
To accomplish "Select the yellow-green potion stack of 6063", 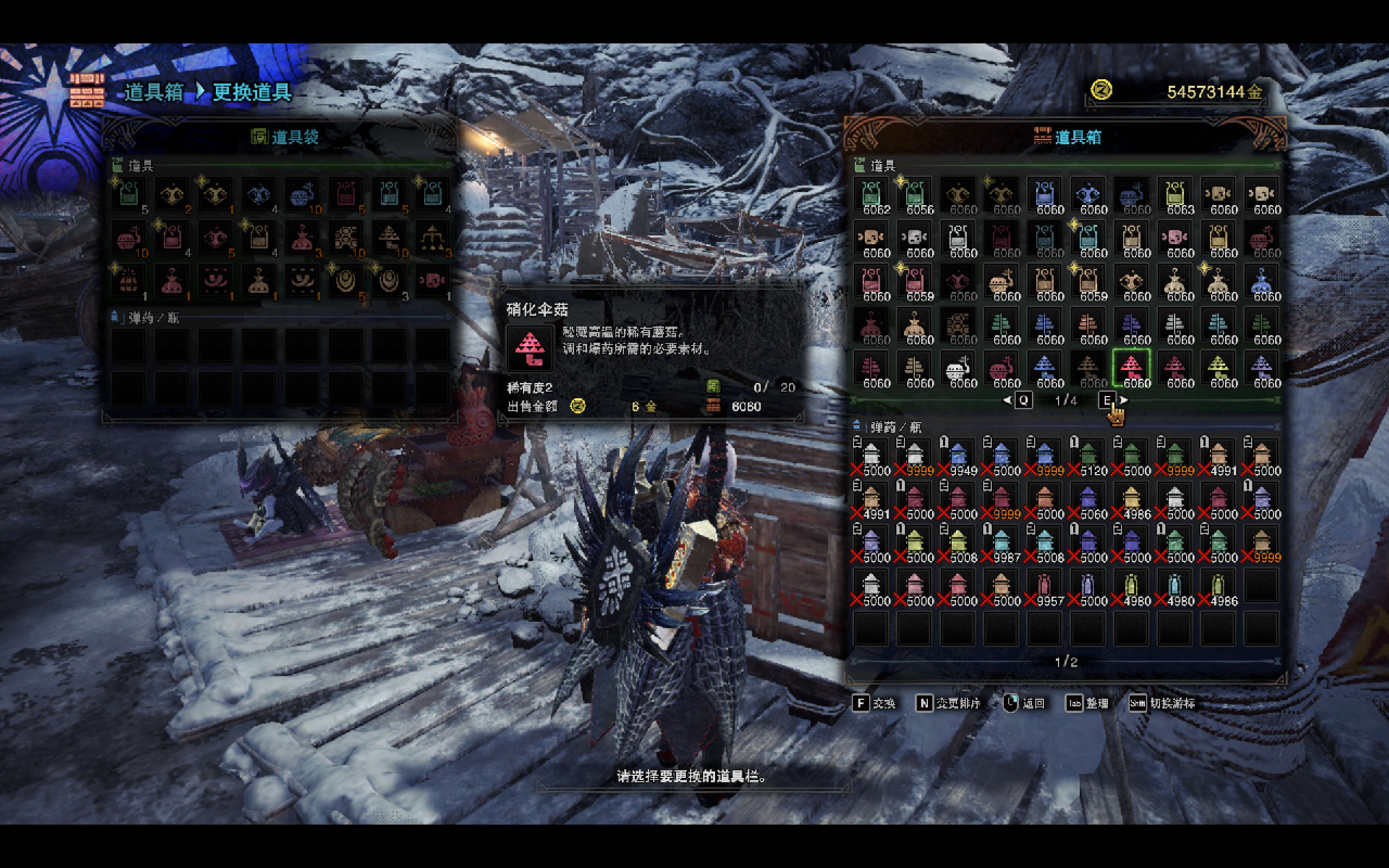I will click(x=1174, y=195).
